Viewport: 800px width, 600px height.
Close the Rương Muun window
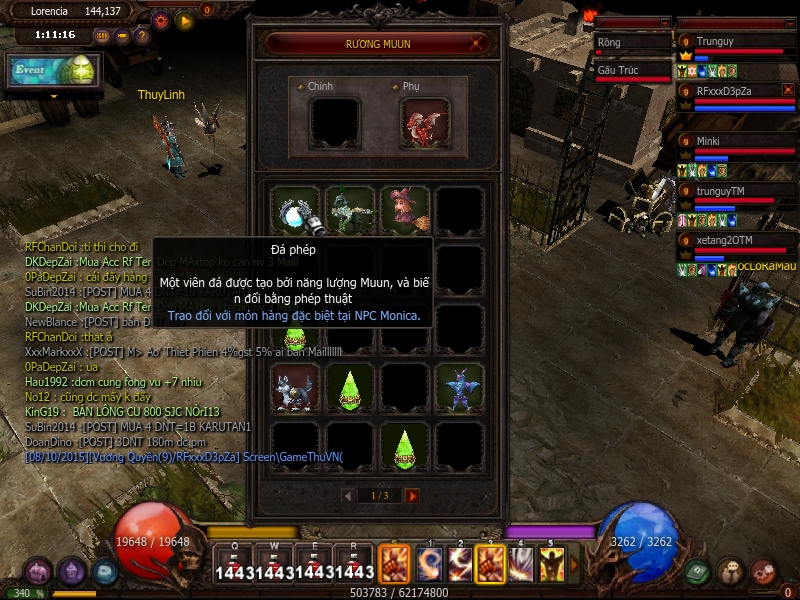[x=479, y=43]
